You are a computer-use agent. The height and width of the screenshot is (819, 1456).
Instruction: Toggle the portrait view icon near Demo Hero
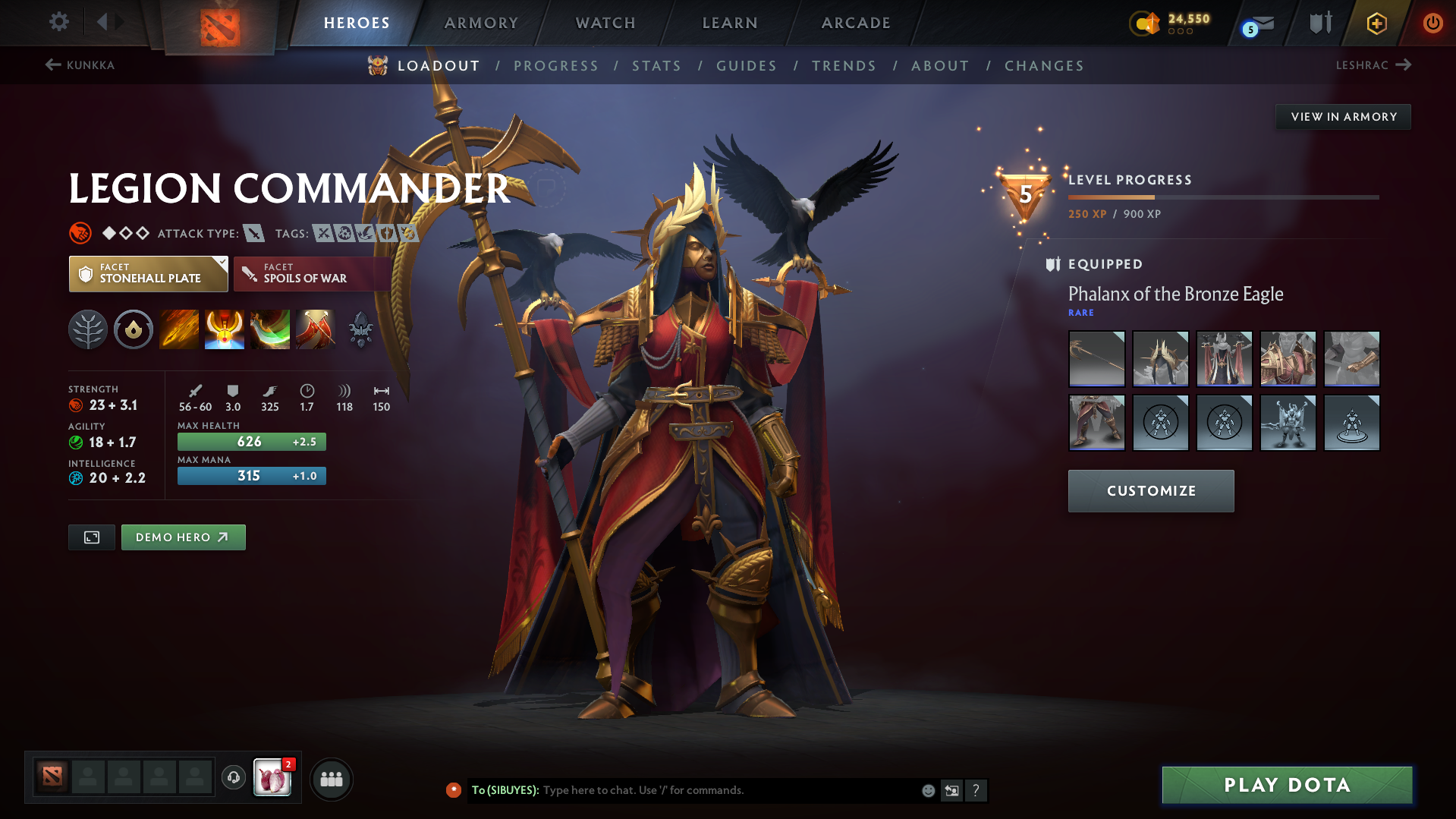(x=91, y=537)
